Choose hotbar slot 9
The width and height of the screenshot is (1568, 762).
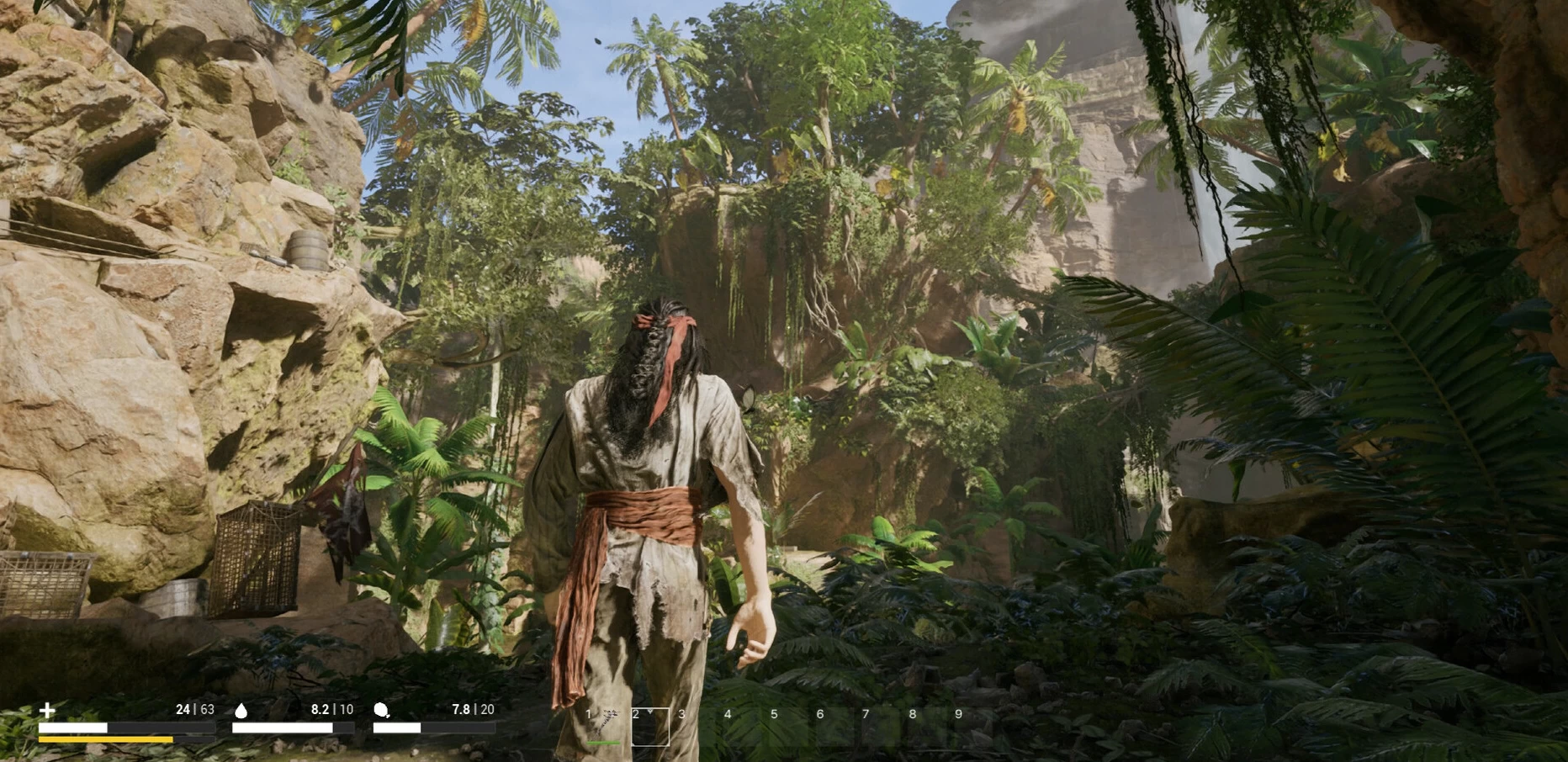click(973, 727)
